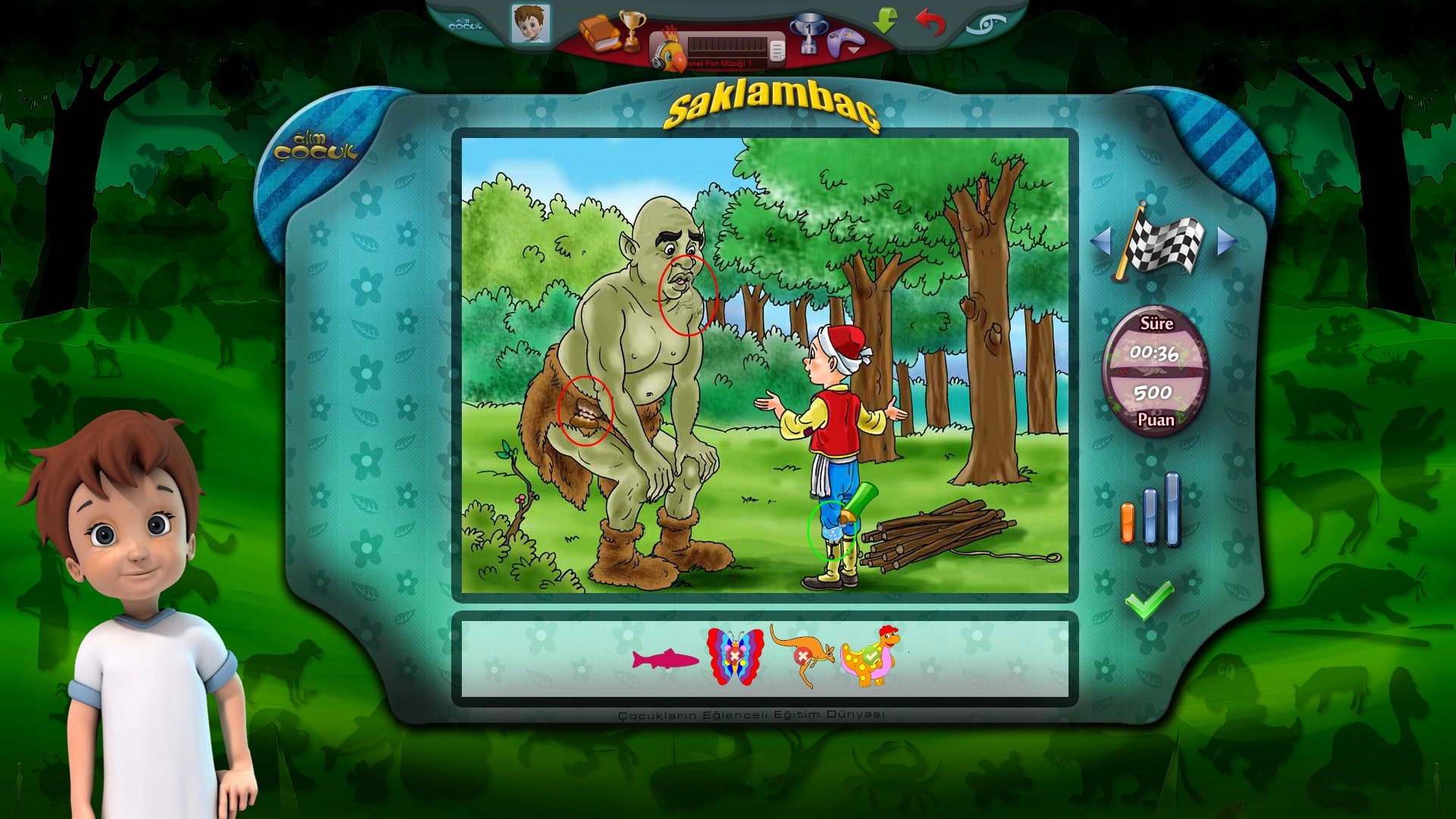
Task: Click the green down arrow button
Action: coord(884,20)
